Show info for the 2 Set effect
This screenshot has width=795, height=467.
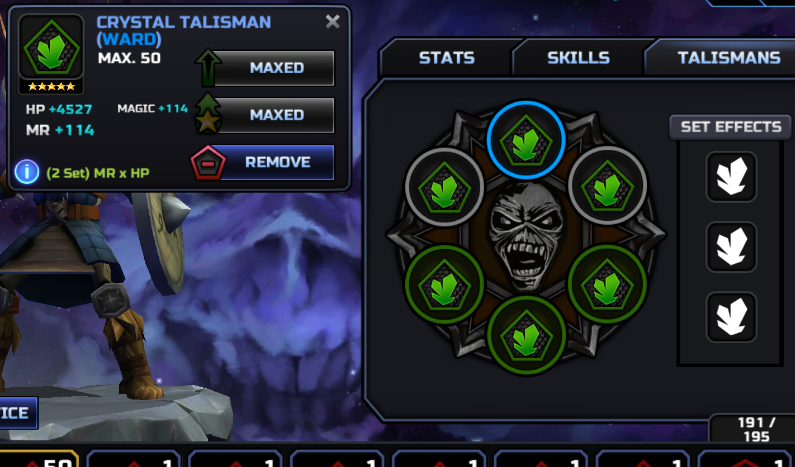pos(28,172)
